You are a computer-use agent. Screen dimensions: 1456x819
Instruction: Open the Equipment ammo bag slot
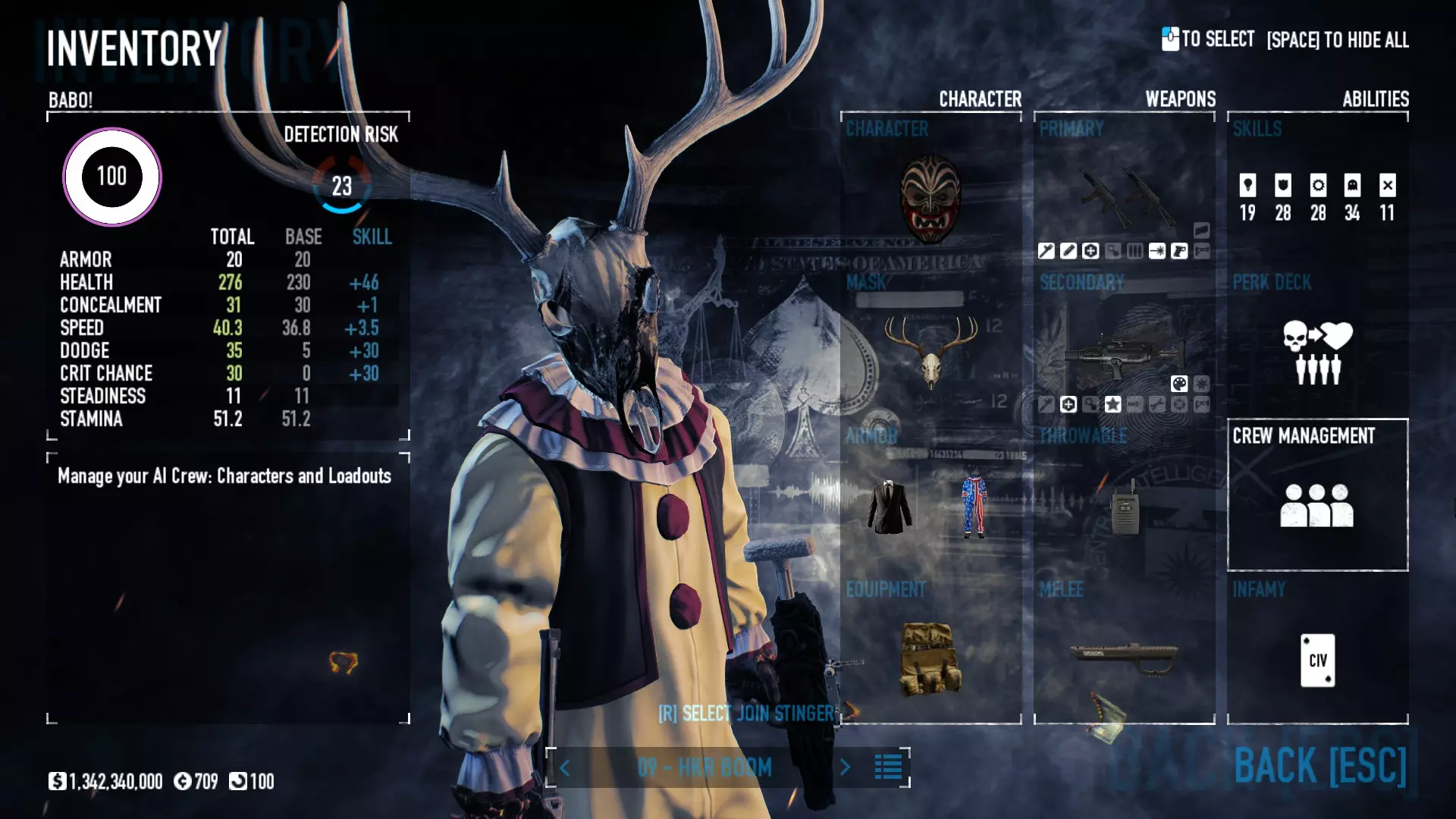pos(930,658)
